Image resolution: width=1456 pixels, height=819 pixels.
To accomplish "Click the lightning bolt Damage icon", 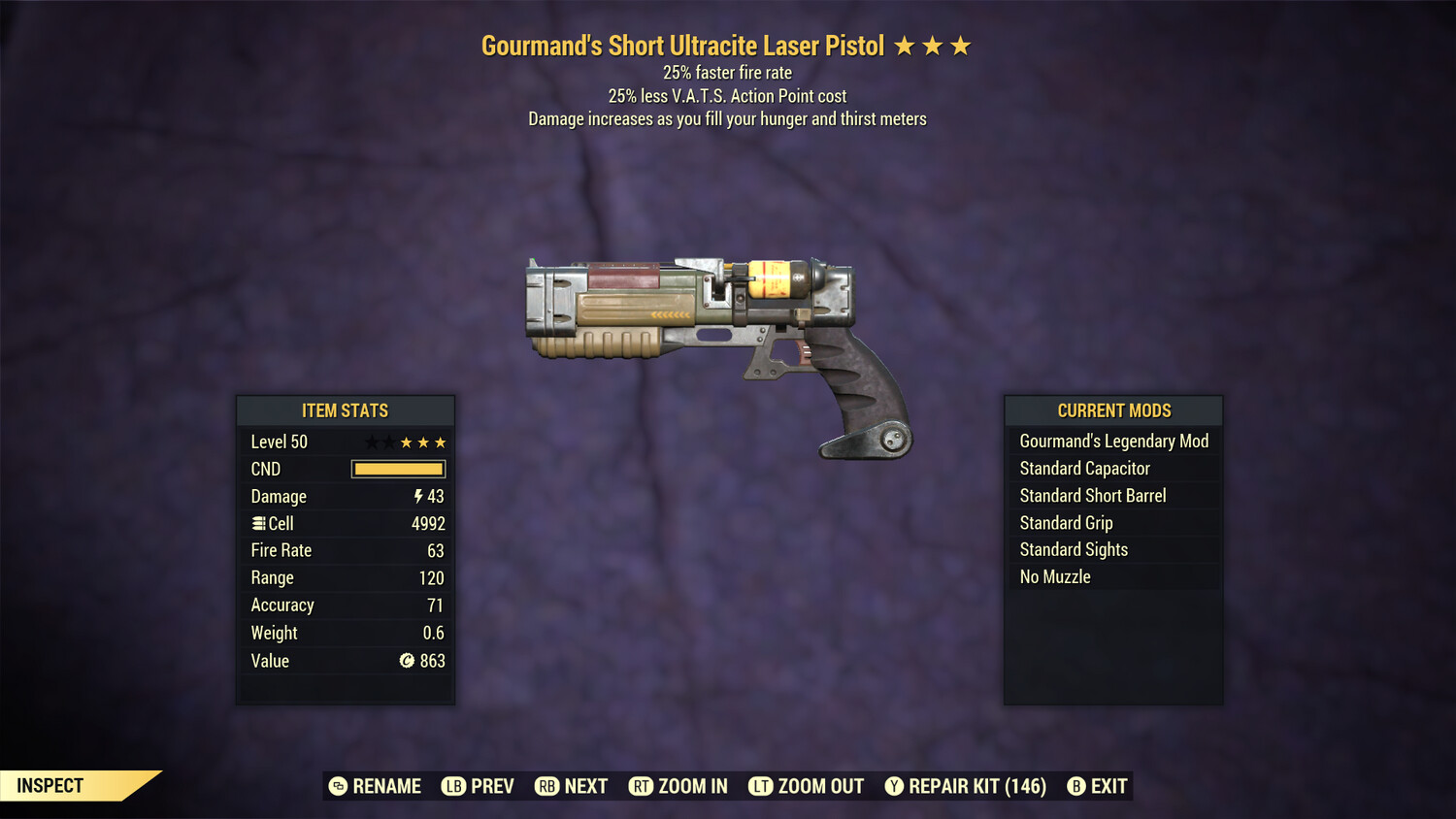I will click(x=417, y=496).
